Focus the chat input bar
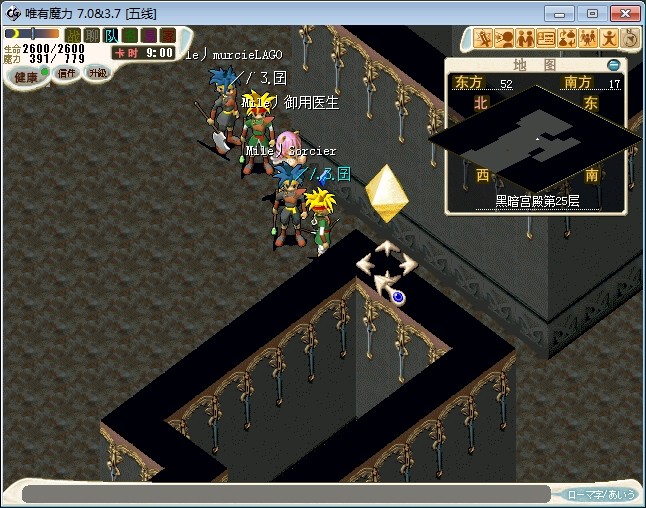646x508 pixels. click(285, 494)
